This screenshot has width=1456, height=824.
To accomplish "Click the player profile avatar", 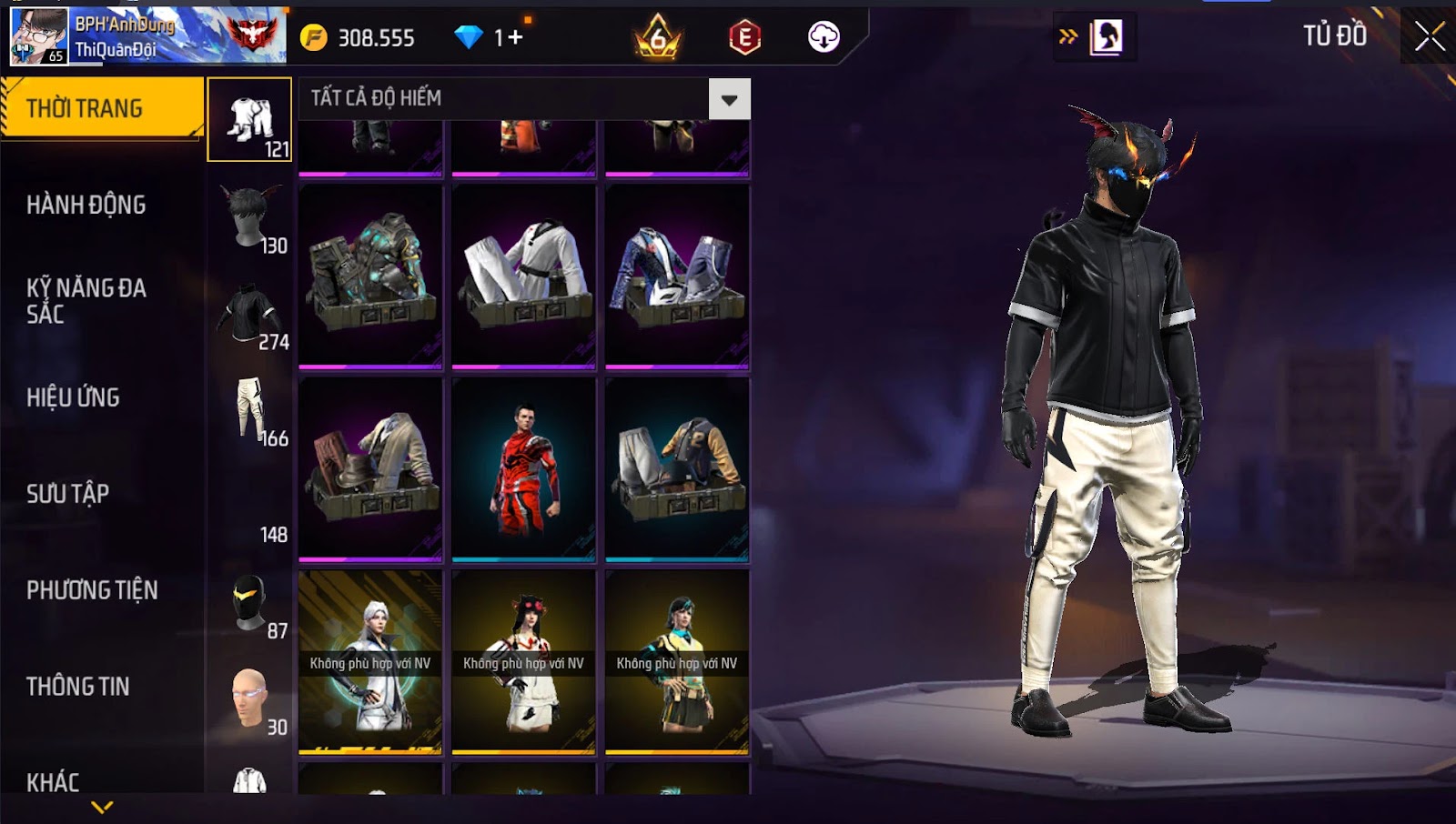I will (x=38, y=36).
